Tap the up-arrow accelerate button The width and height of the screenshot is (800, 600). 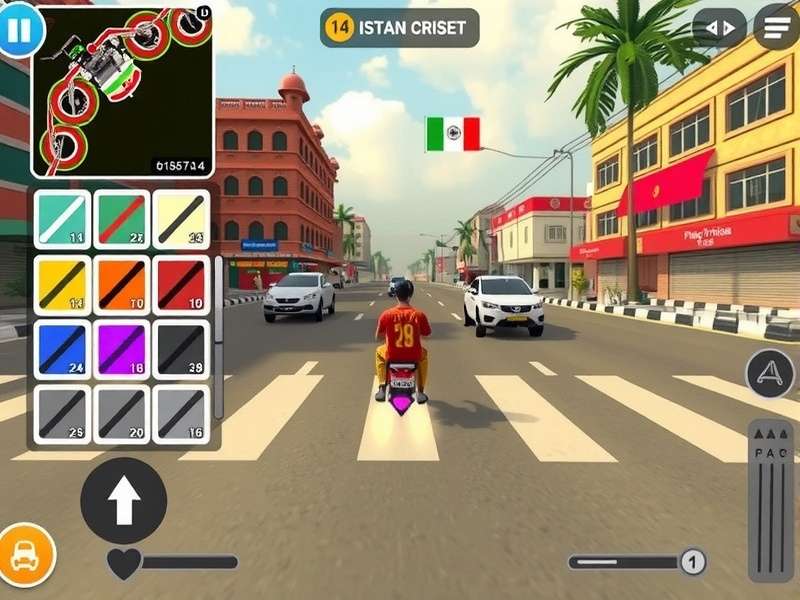point(123,500)
